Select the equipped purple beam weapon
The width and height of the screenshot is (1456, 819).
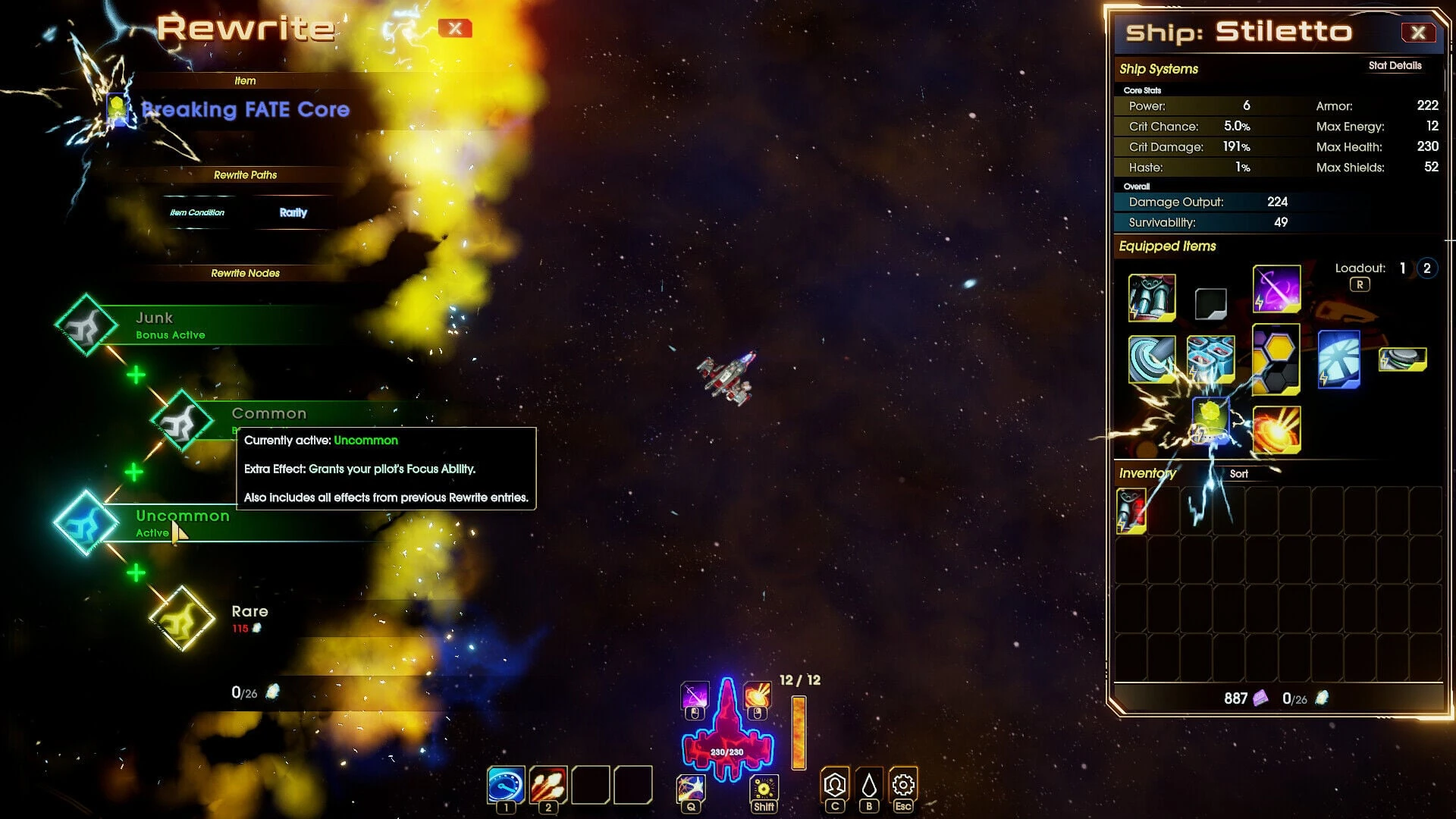[1276, 289]
